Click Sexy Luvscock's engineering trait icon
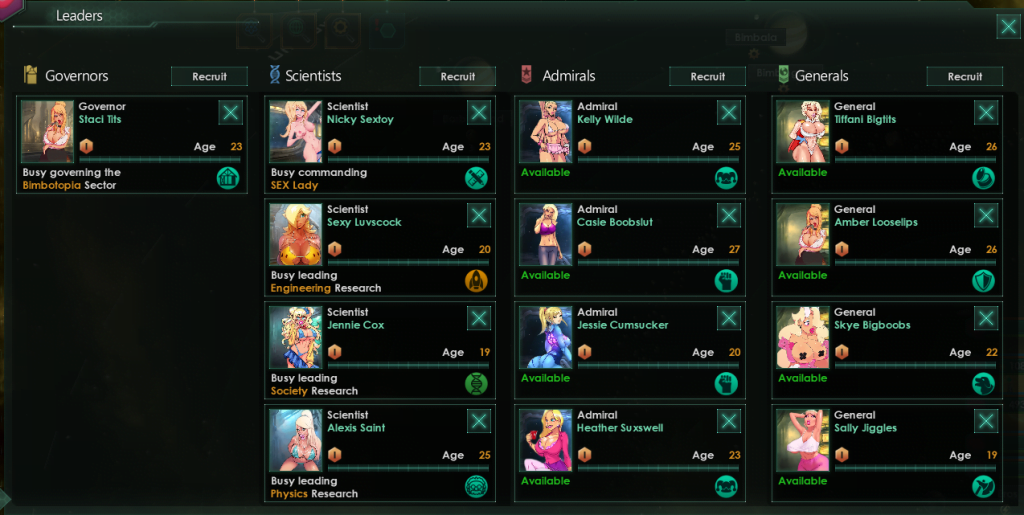This screenshot has width=1024, height=515. click(476, 281)
